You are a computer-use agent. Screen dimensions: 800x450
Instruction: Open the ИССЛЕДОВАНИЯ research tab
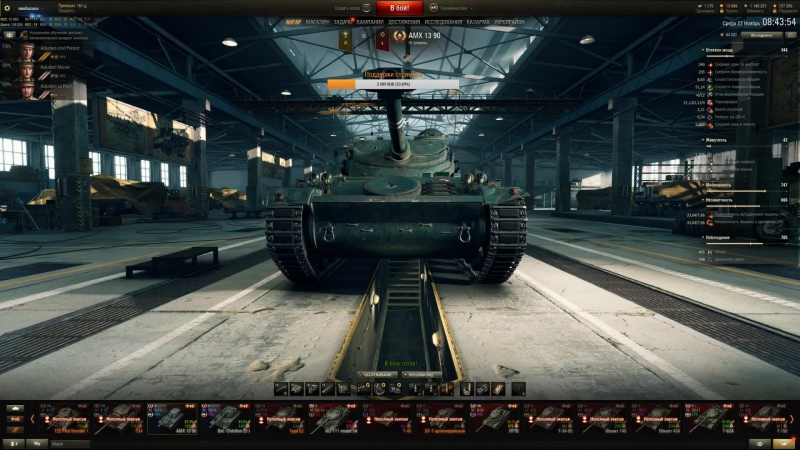tap(443, 20)
